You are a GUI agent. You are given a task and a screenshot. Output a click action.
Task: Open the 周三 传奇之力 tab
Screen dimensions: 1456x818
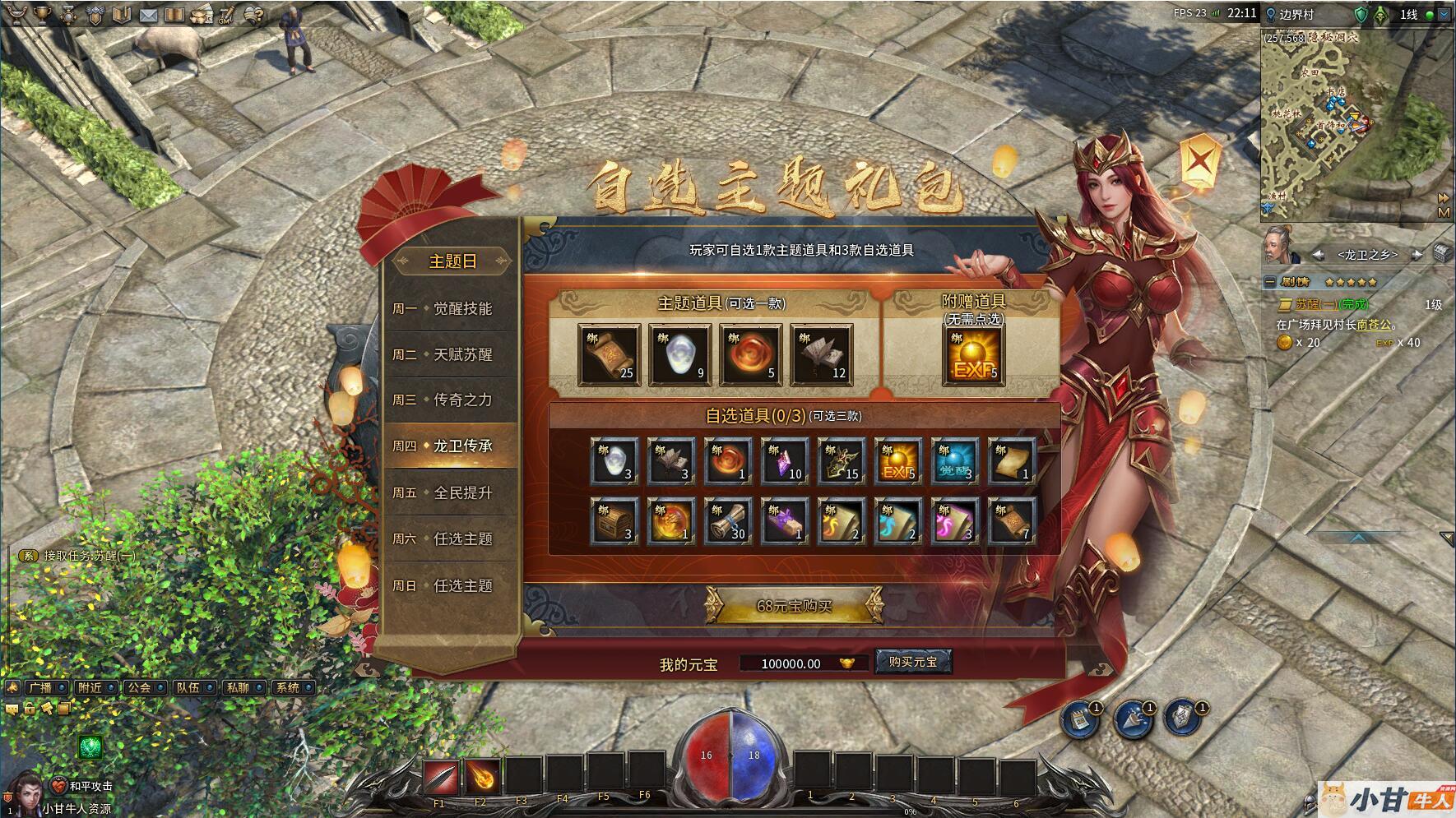point(450,400)
